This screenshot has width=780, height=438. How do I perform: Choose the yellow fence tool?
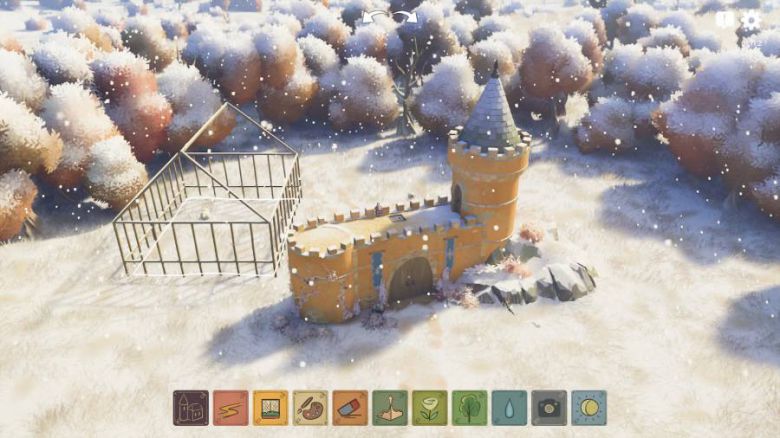(270, 407)
